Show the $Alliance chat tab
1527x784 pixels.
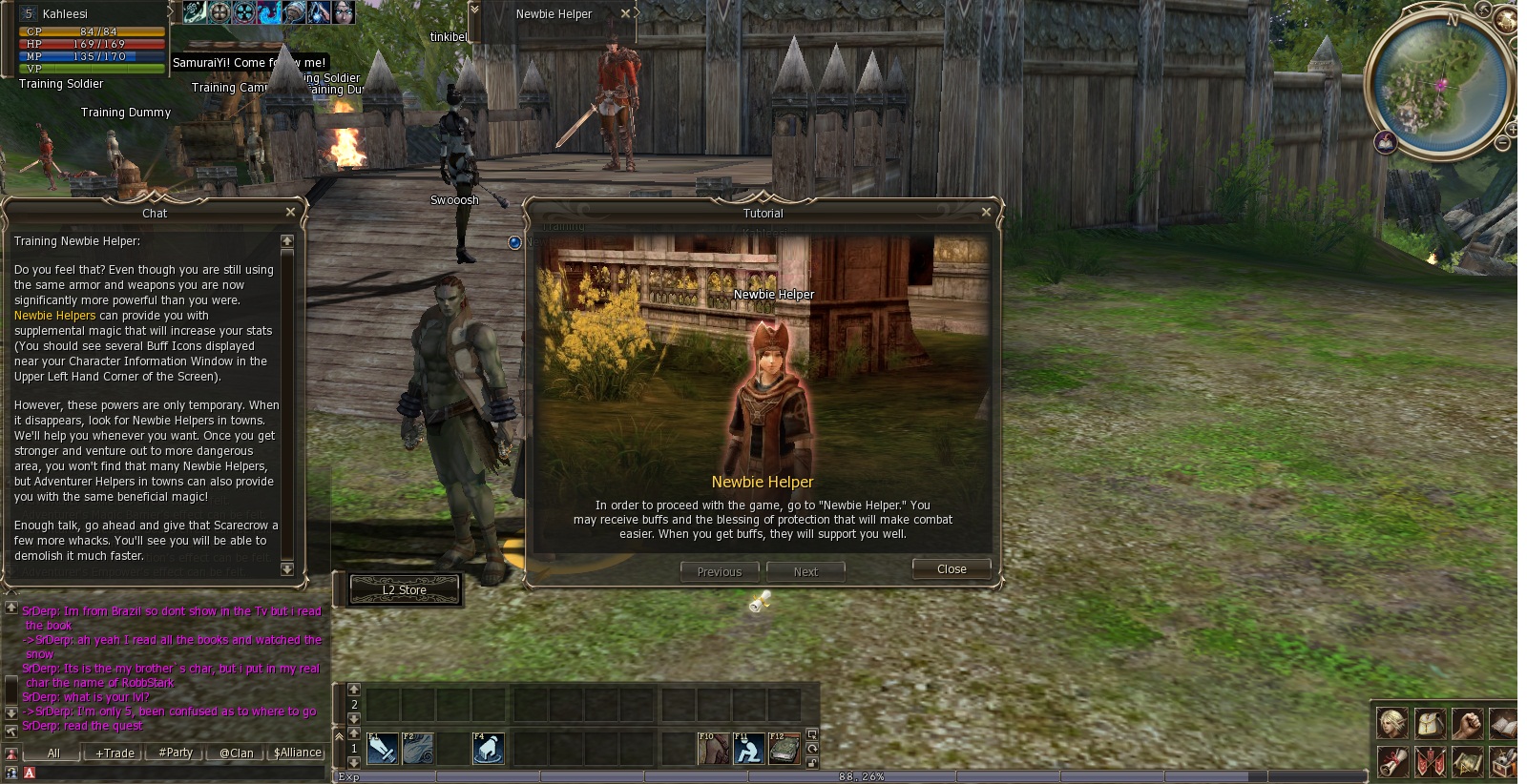[297, 753]
